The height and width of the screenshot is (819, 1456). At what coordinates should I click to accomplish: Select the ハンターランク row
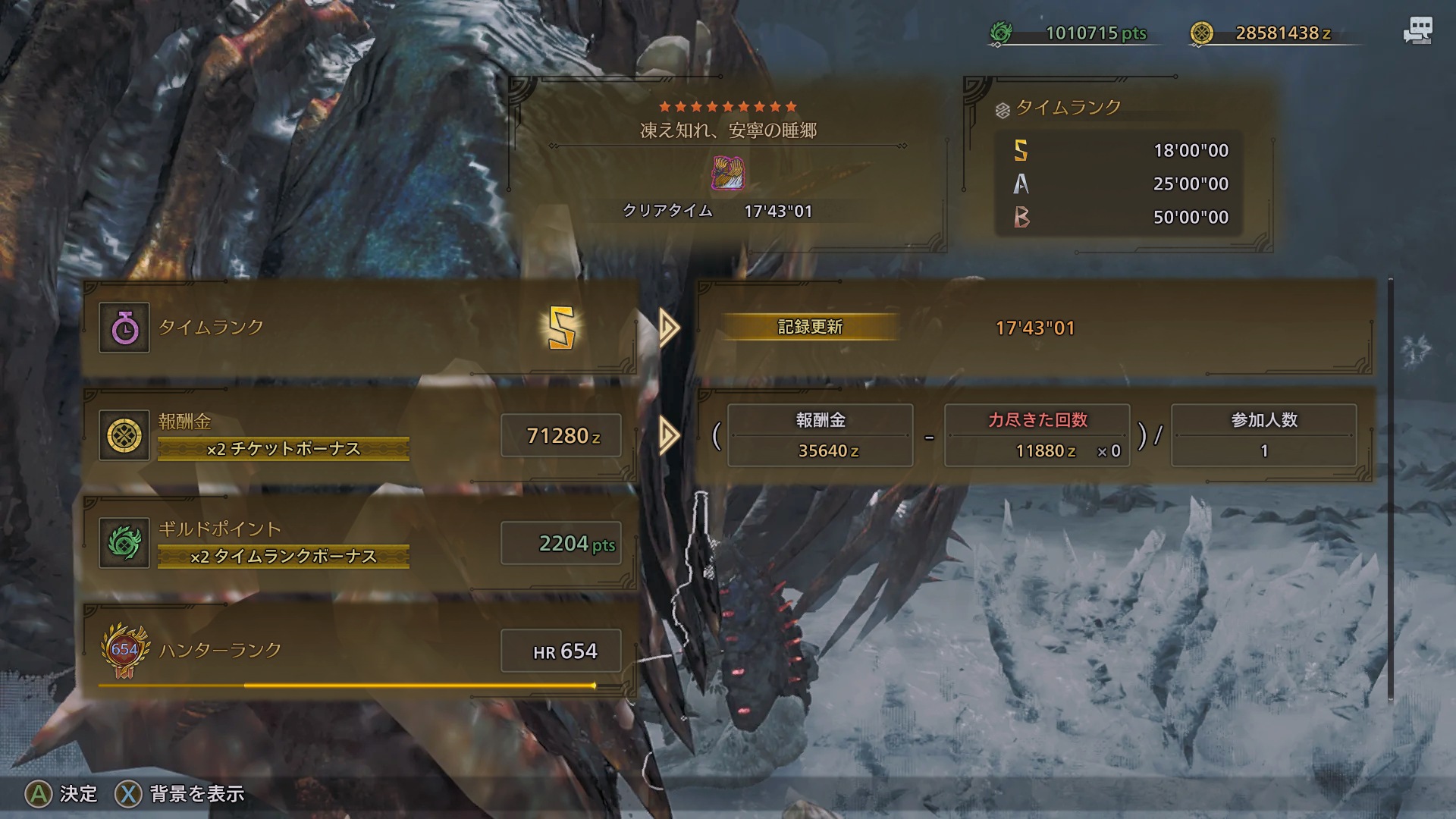pyautogui.click(x=360, y=651)
